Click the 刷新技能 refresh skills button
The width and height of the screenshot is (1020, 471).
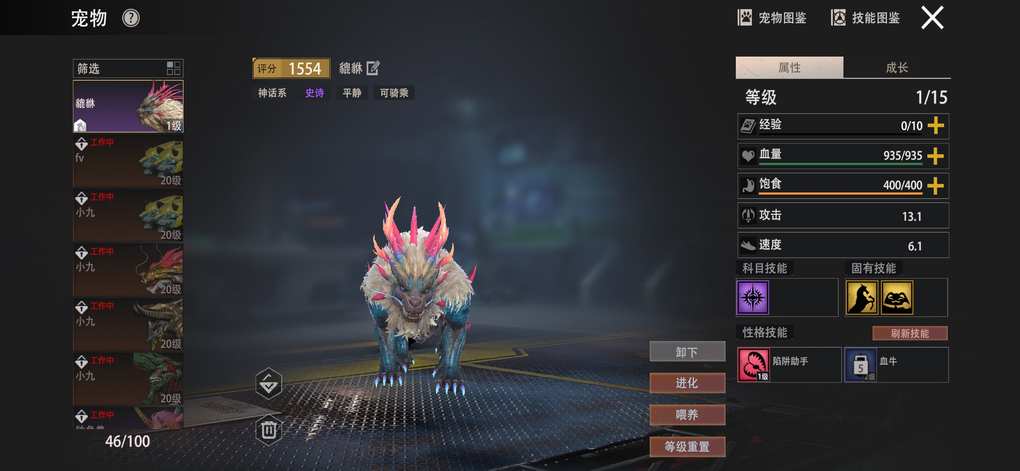pyautogui.click(x=909, y=333)
